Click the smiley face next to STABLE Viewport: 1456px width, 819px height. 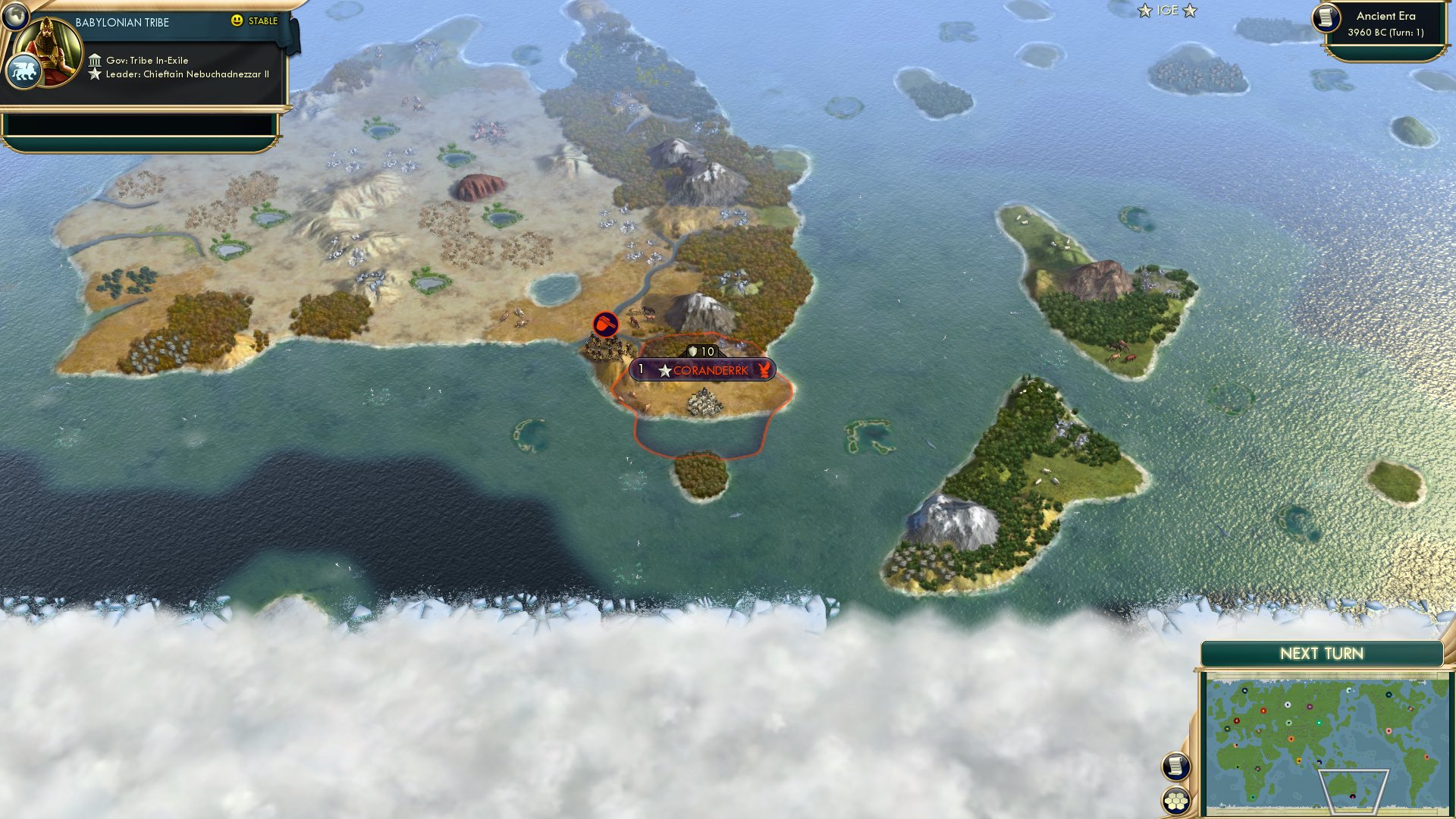pyautogui.click(x=237, y=21)
